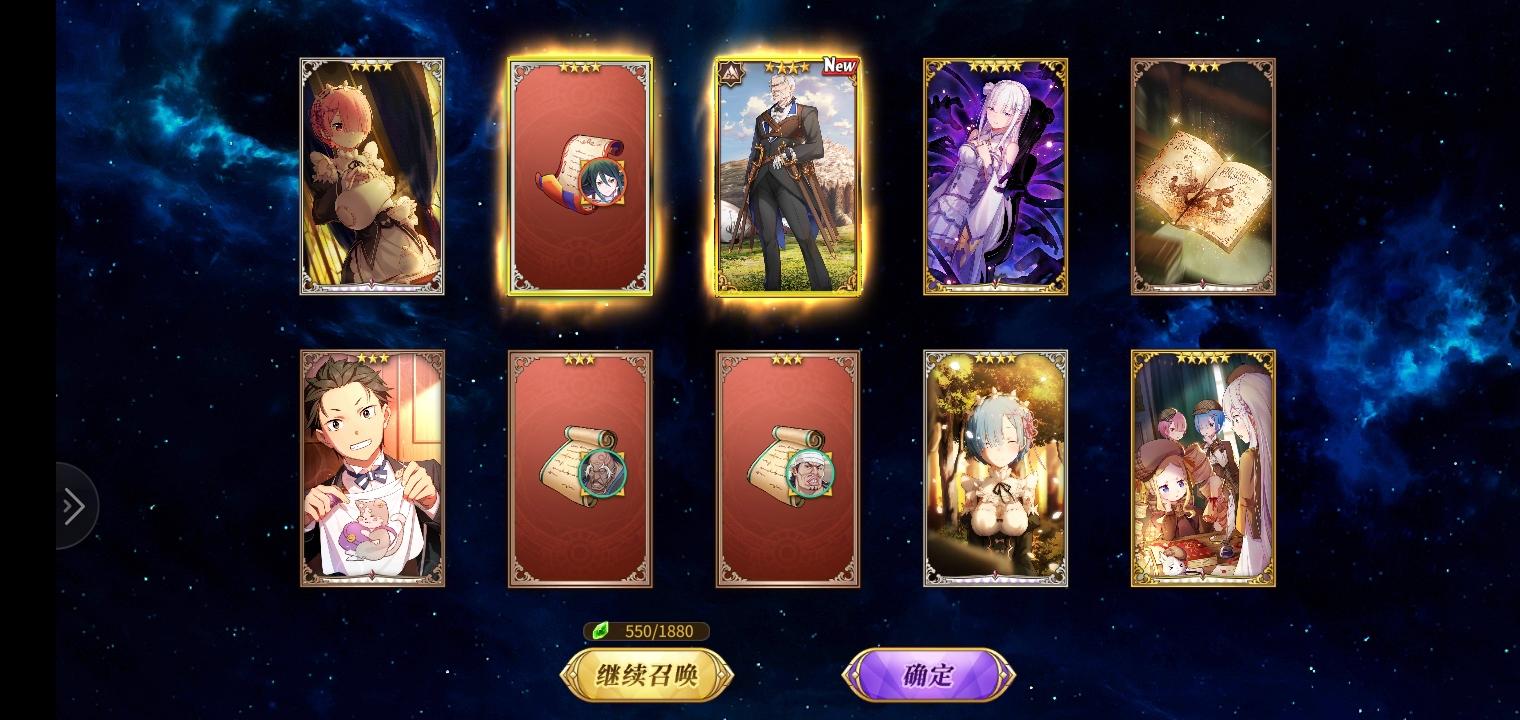Image resolution: width=1520 pixels, height=720 pixels.
Task: Open Rem's four-star card in the bottom row
Action: 996,467
